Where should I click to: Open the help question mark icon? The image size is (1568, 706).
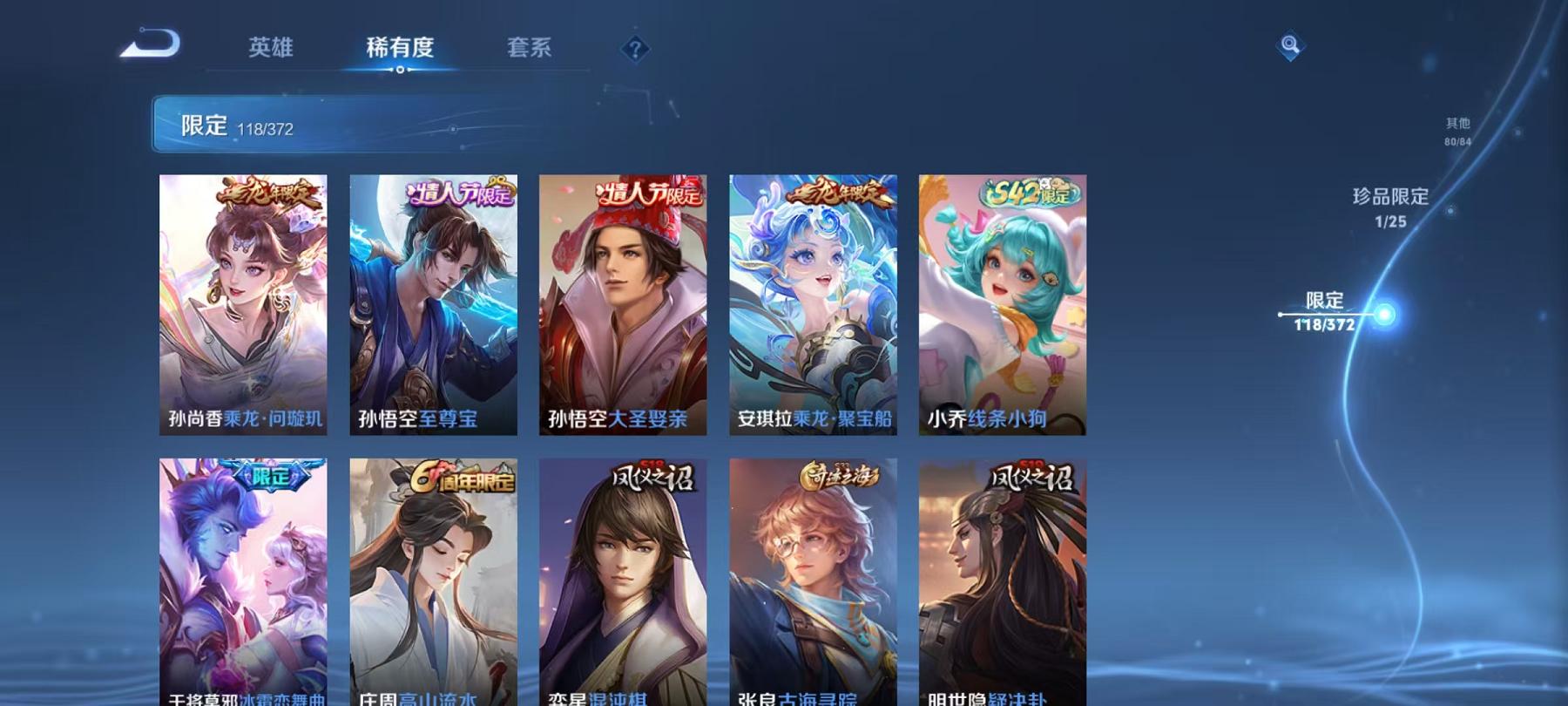coord(634,47)
